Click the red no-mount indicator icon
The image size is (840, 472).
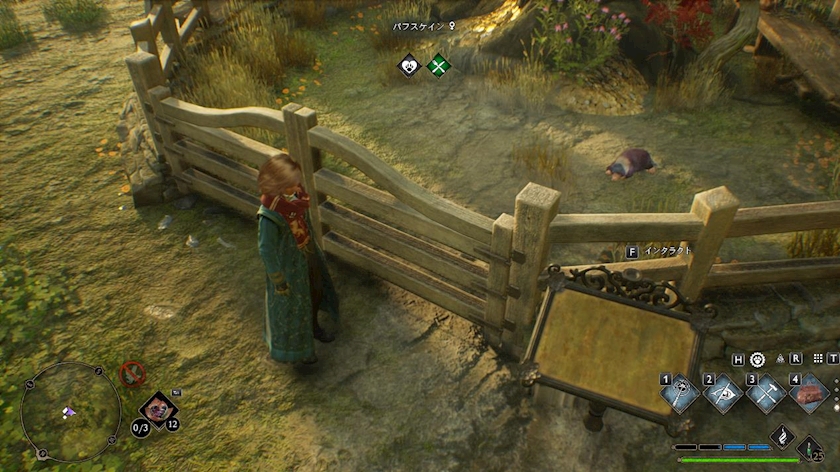coord(132,374)
